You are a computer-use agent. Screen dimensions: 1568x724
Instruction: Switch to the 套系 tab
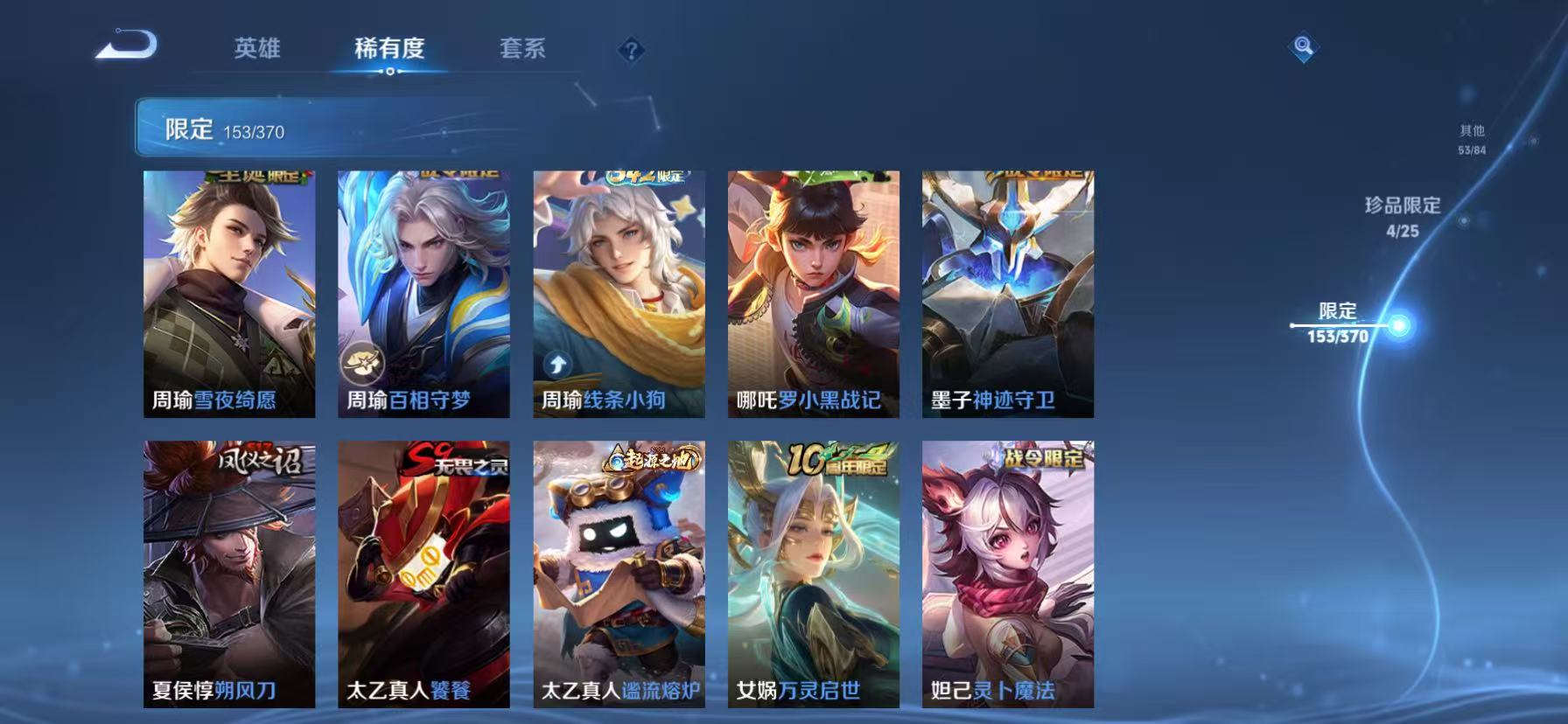coord(521,50)
